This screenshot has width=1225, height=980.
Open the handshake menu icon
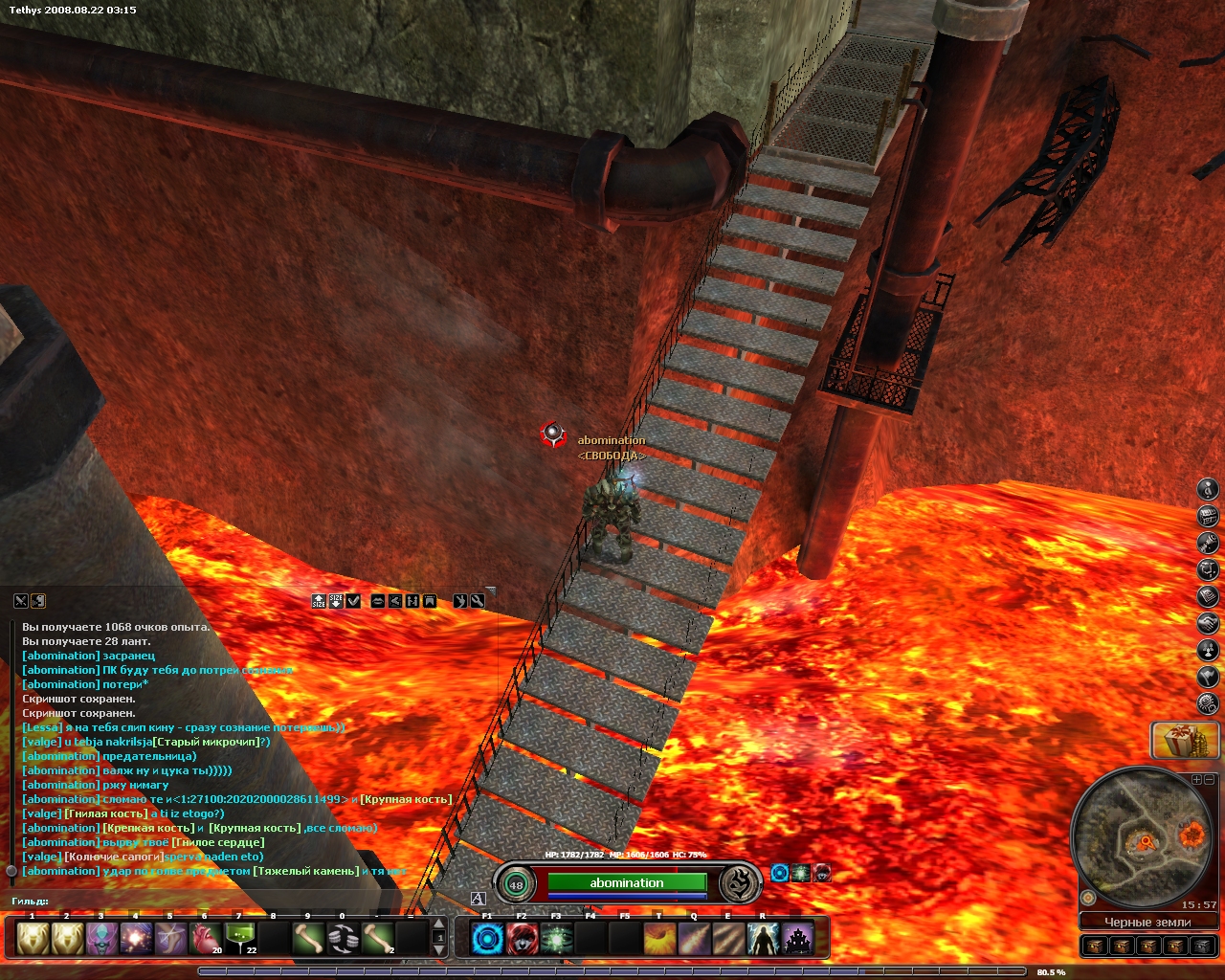click(x=1209, y=623)
